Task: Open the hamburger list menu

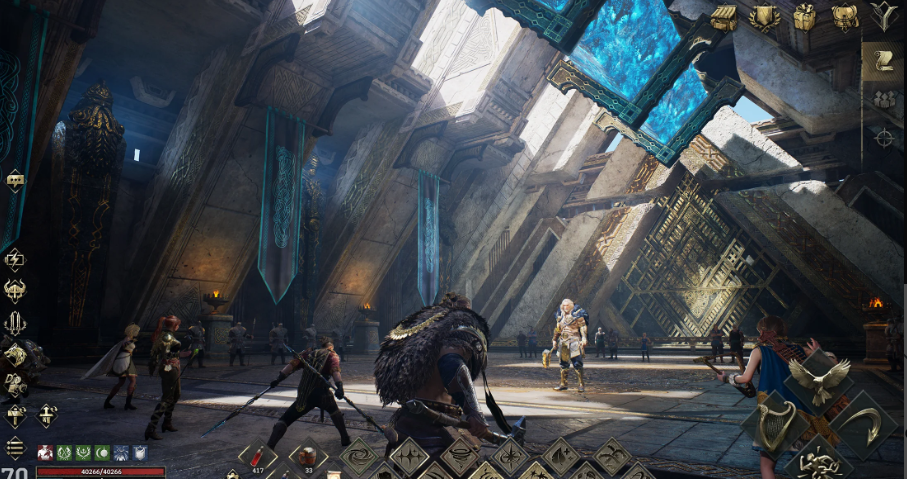Action: (x=15, y=447)
